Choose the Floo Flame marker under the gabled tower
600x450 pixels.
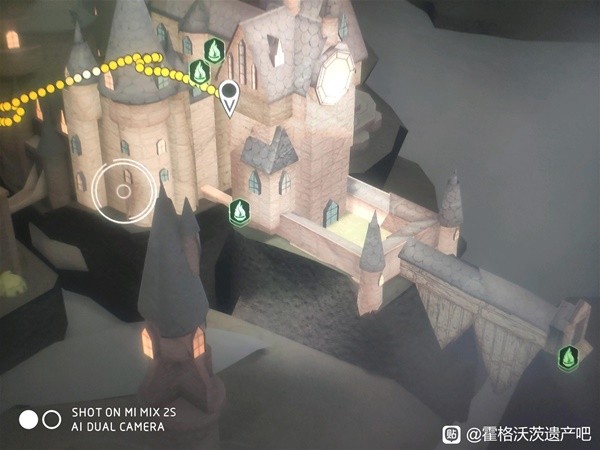tap(239, 212)
